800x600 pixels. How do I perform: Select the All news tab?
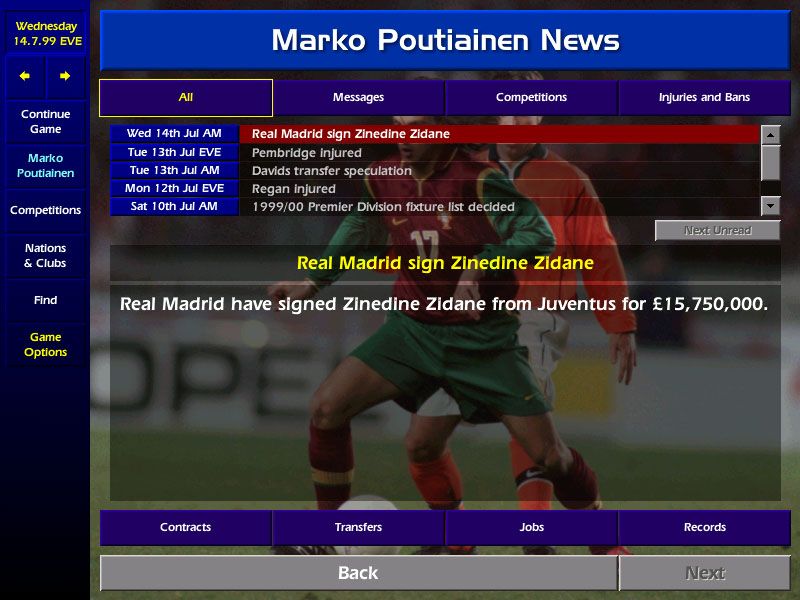click(x=186, y=98)
